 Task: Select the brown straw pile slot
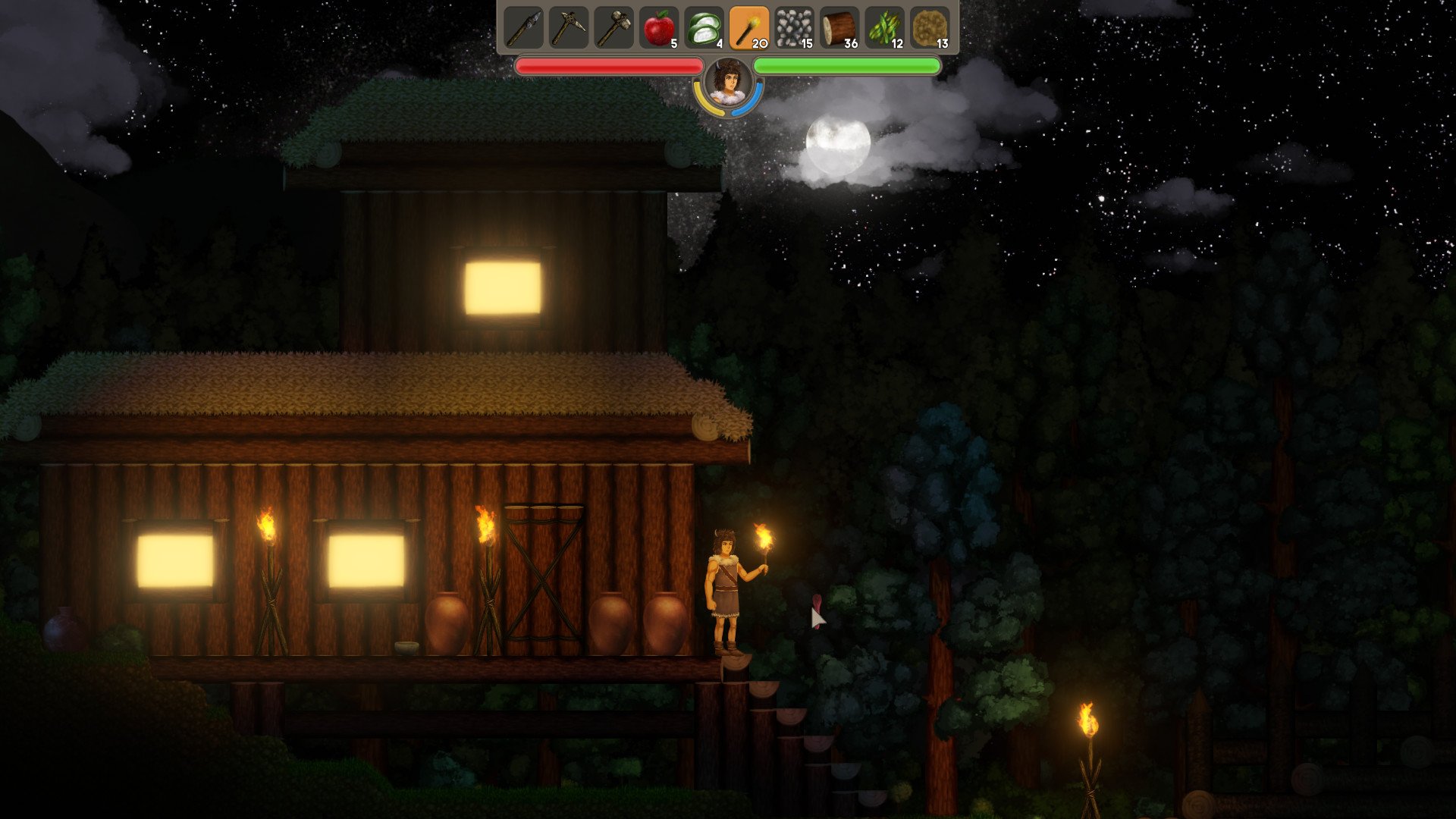[930, 28]
